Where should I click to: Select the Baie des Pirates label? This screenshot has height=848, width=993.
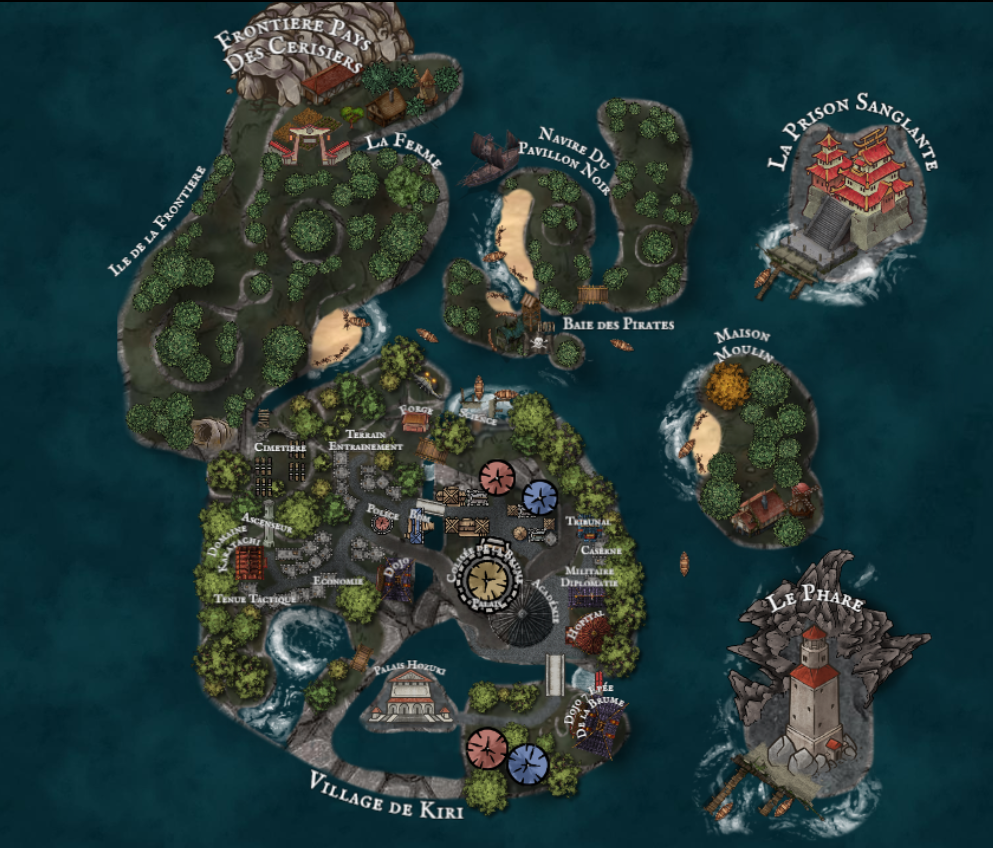coord(618,324)
